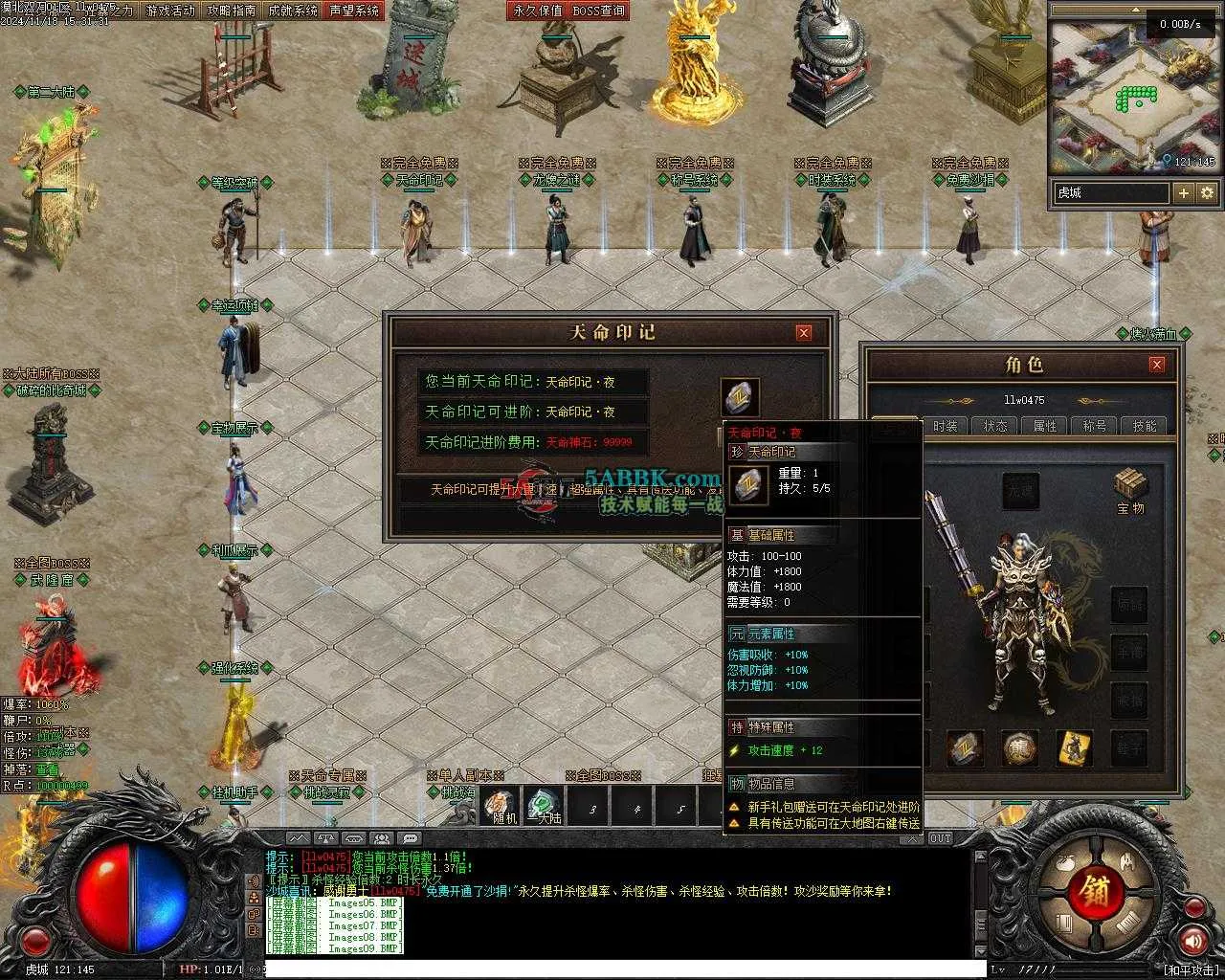
Task: Switch to the 时装 tab
Action: click(946, 426)
